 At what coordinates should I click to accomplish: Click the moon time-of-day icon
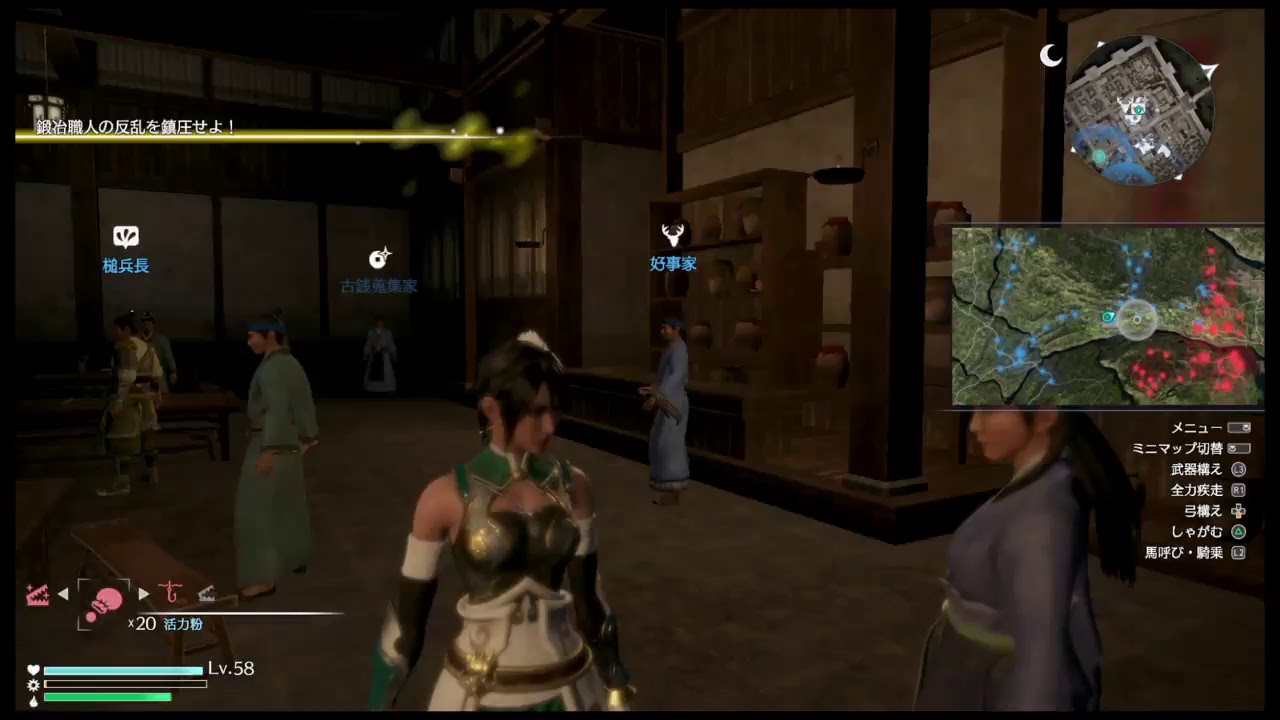tap(1051, 57)
